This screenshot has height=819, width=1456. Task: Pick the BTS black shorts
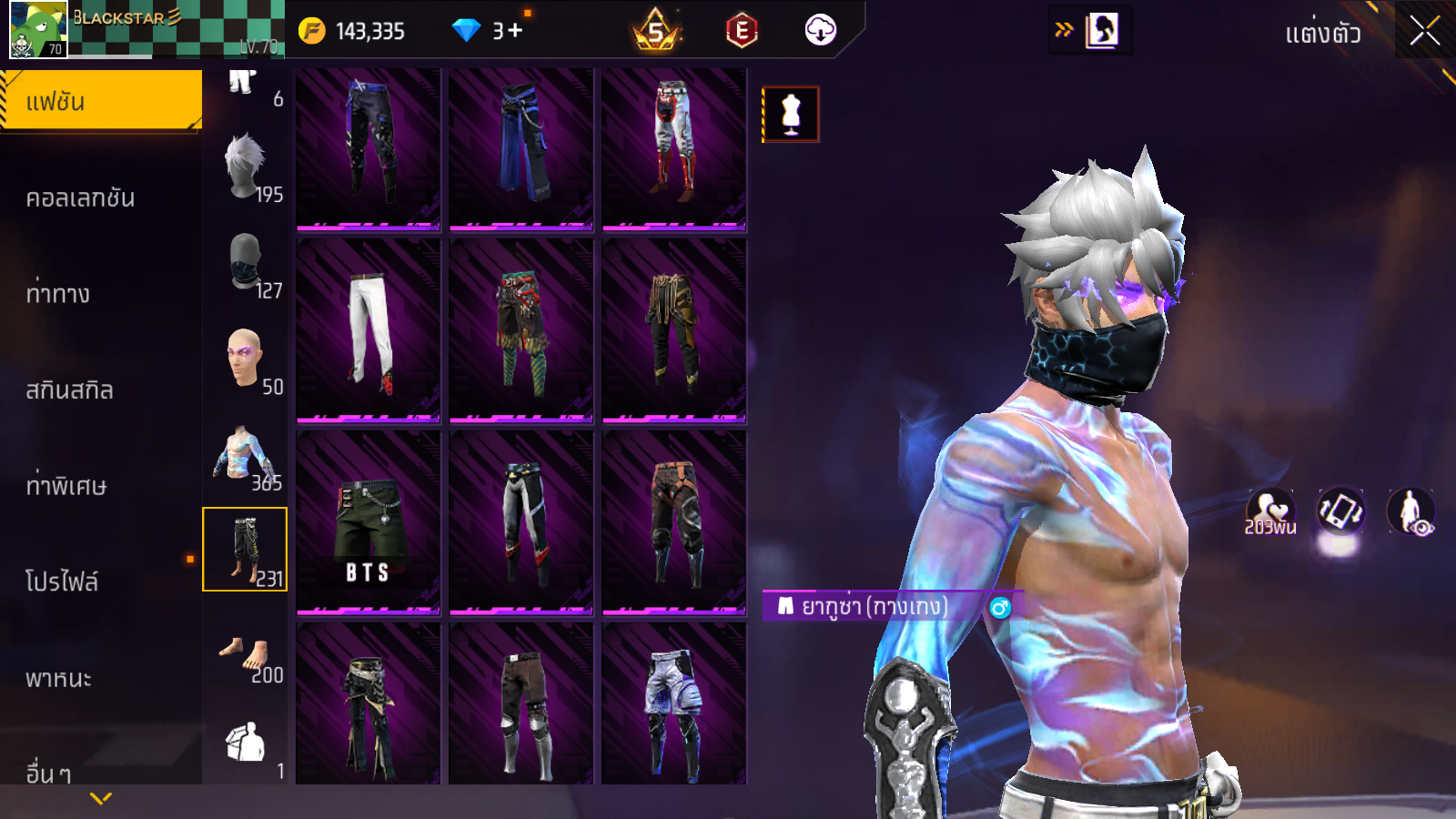pyautogui.click(x=369, y=523)
